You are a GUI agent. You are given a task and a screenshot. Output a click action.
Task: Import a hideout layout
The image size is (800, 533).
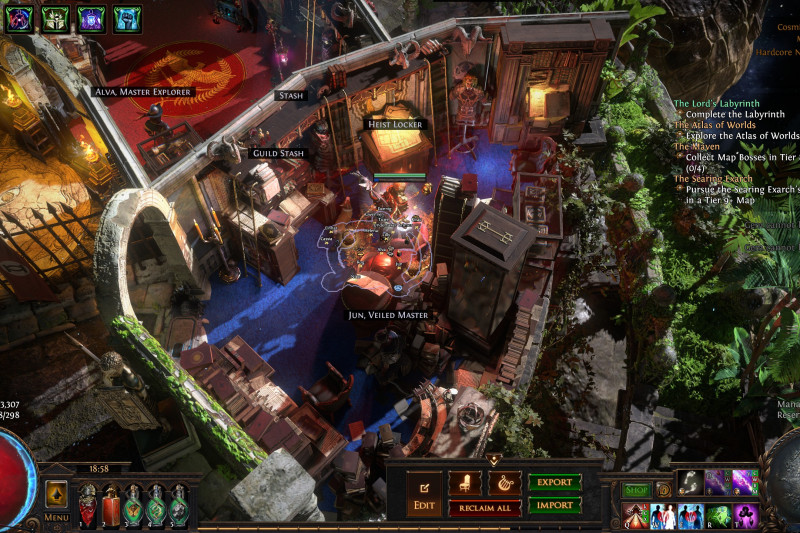click(554, 505)
